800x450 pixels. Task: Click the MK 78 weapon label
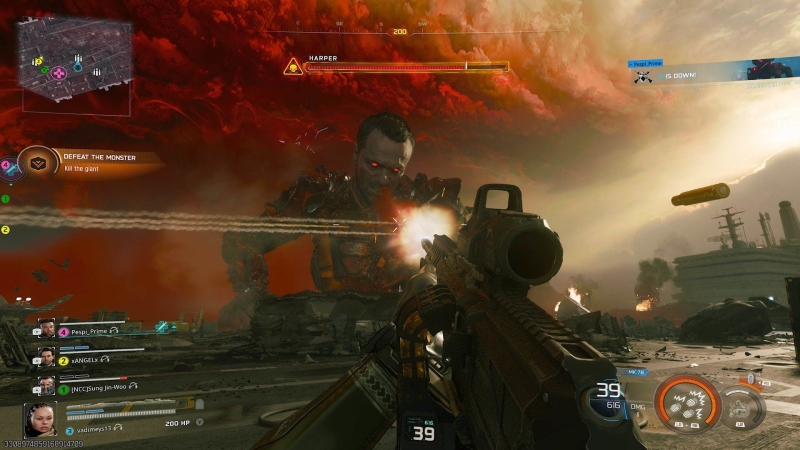tap(637, 372)
